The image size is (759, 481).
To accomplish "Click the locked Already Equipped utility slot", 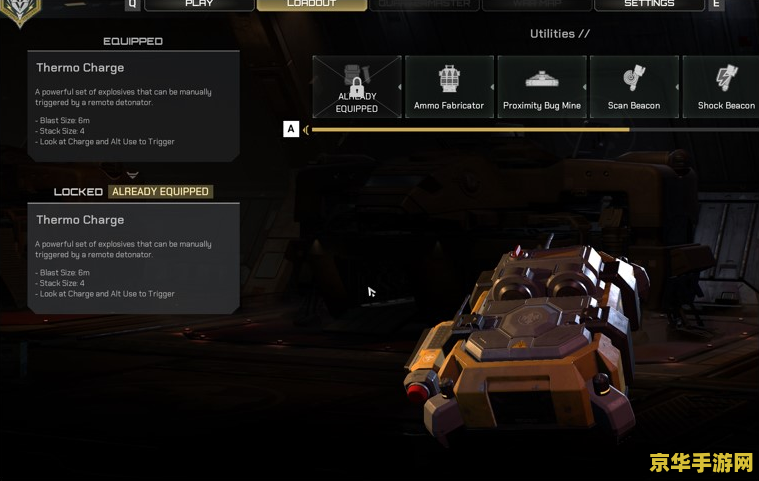I will coord(357,87).
